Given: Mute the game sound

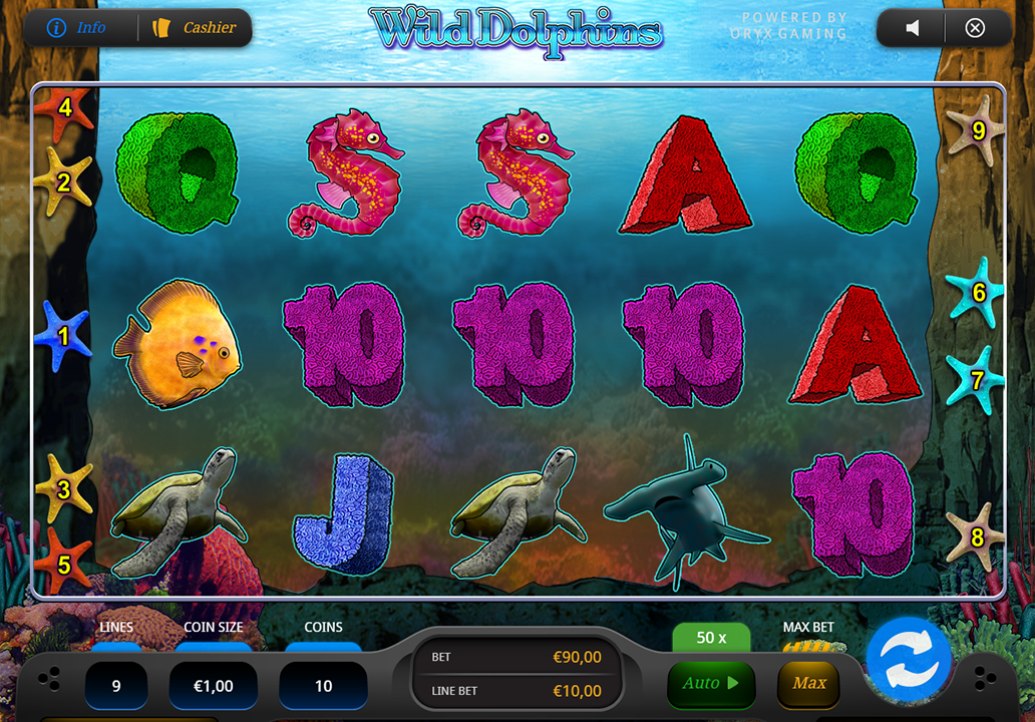Looking at the screenshot, I should coord(912,28).
